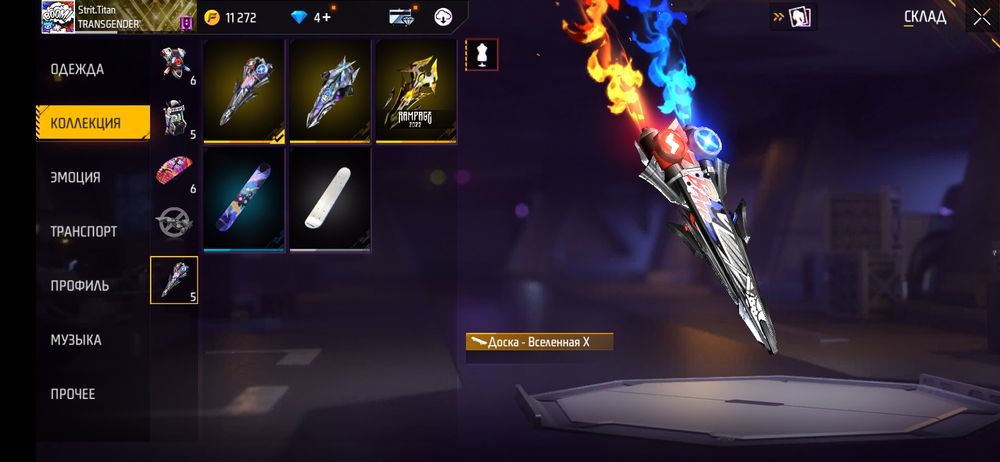Go to the Профиль category
The width and height of the screenshot is (1000, 462).
80,285
